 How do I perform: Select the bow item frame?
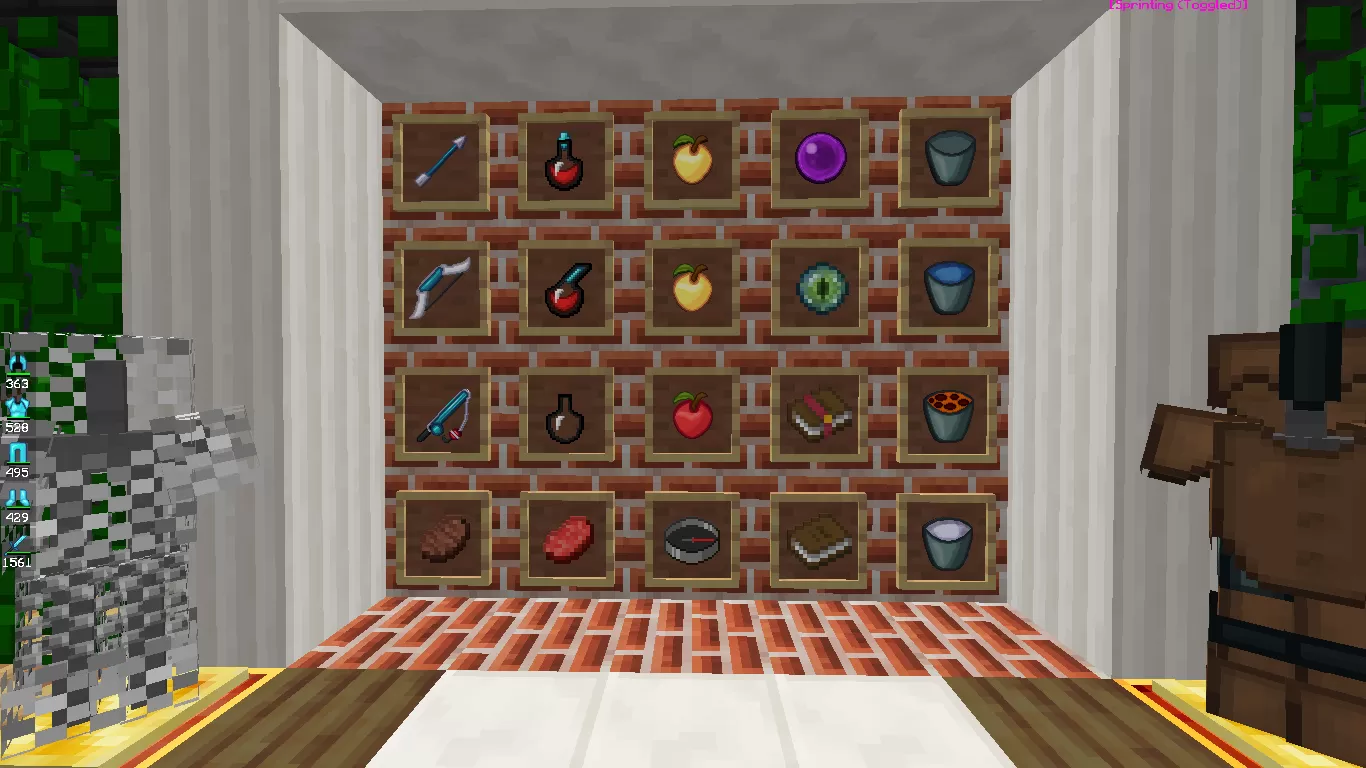[x=441, y=287]
